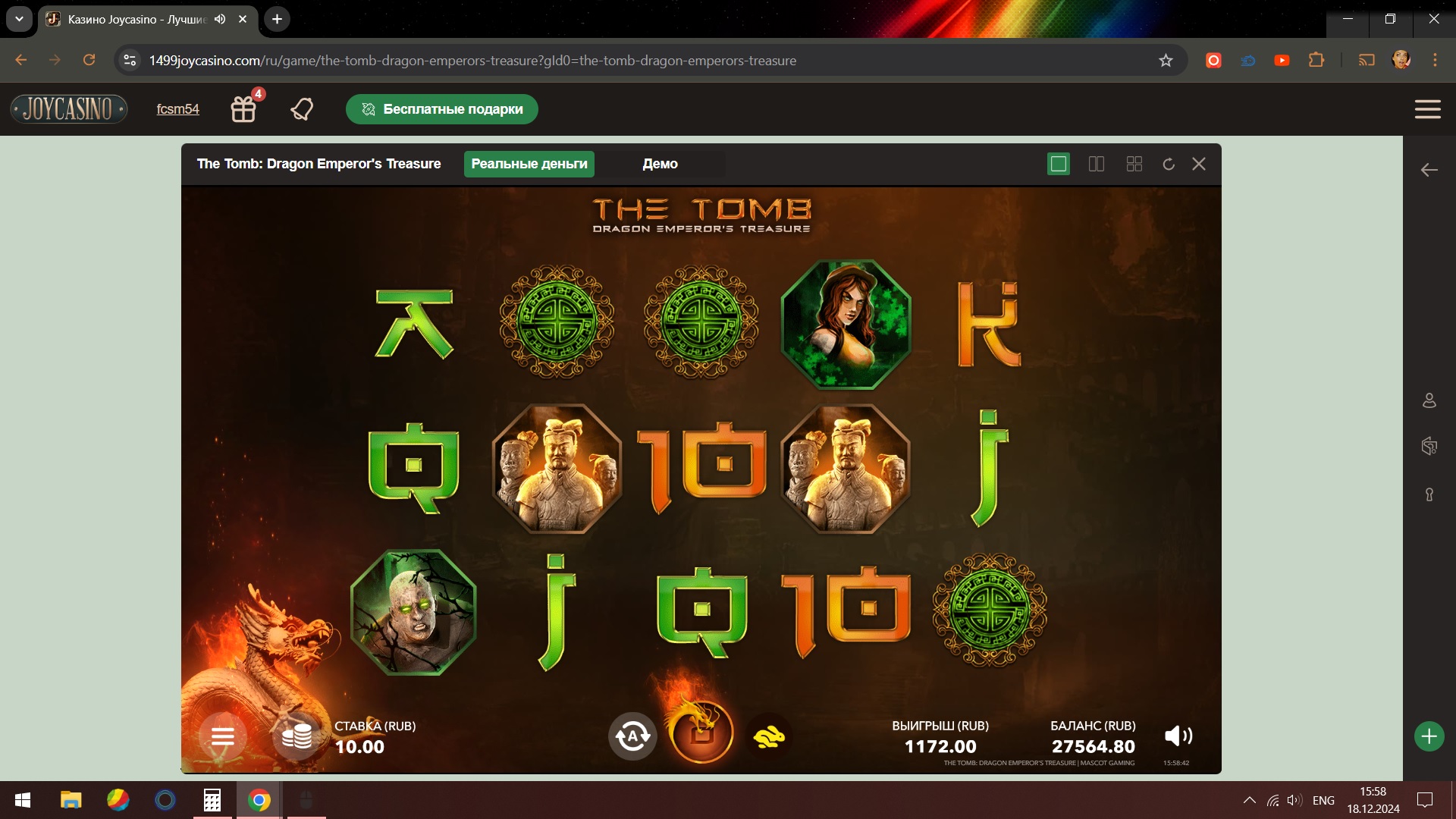Open the Joycasino site main menu

coord(1427,109)
